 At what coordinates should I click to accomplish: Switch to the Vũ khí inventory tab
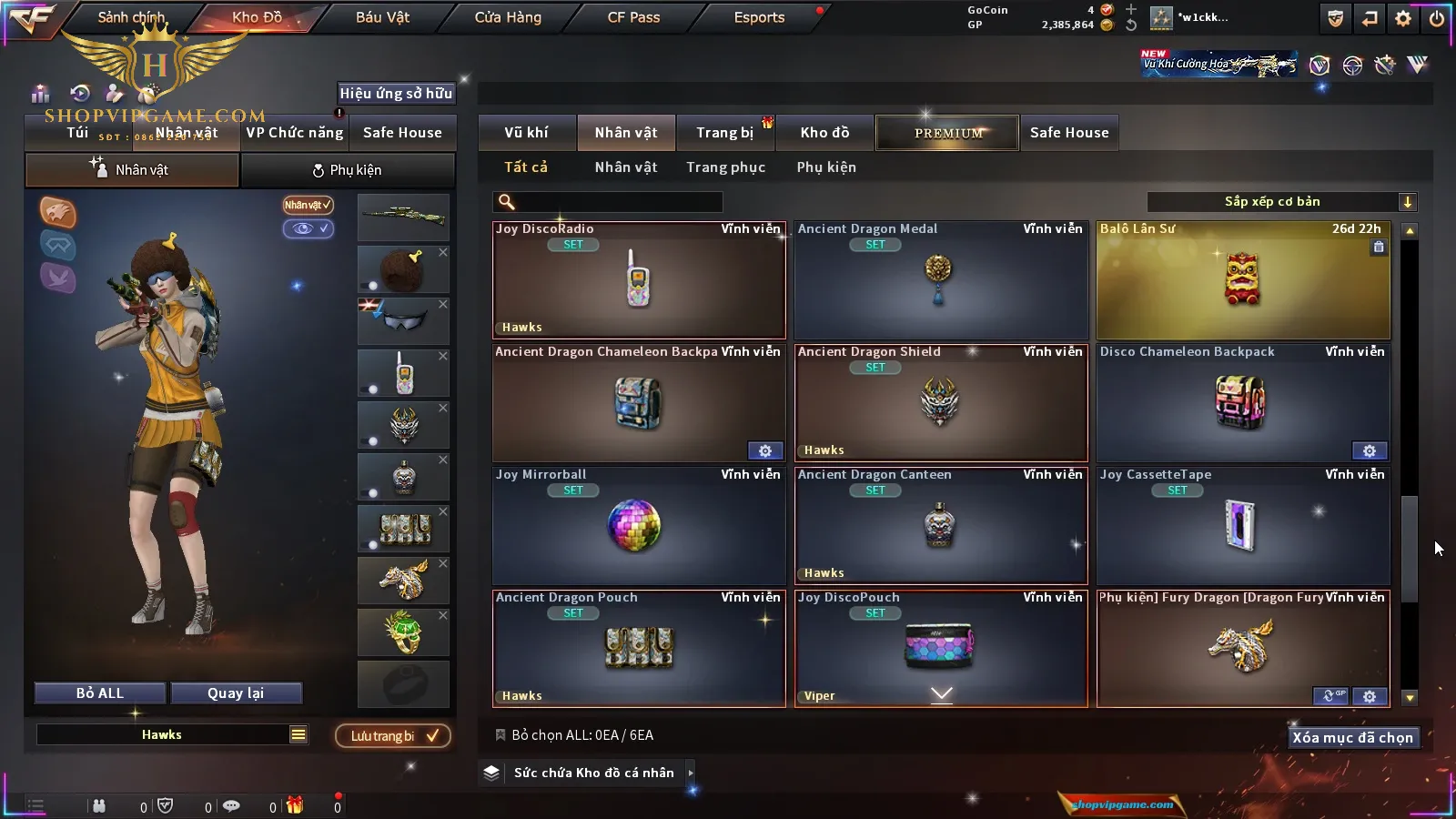[x=527, y=133]
